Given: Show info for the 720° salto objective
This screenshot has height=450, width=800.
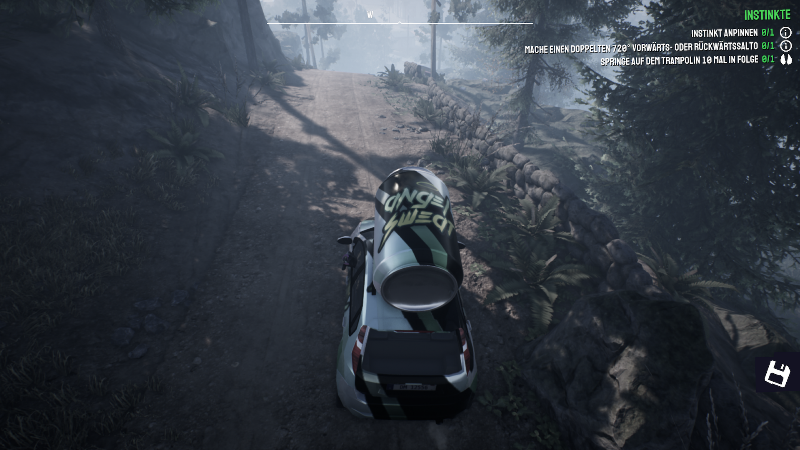Looking at the screenshot, I should [786, 47].
